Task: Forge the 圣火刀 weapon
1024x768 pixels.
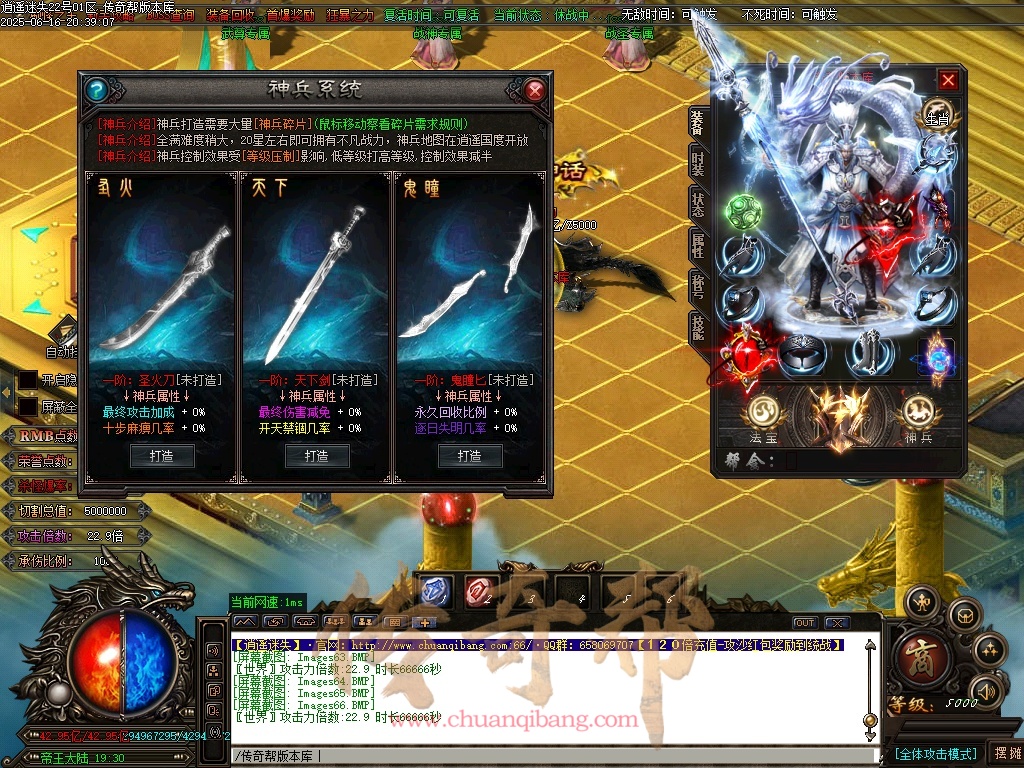Action: pyautogui.click(x=162, y=456)
